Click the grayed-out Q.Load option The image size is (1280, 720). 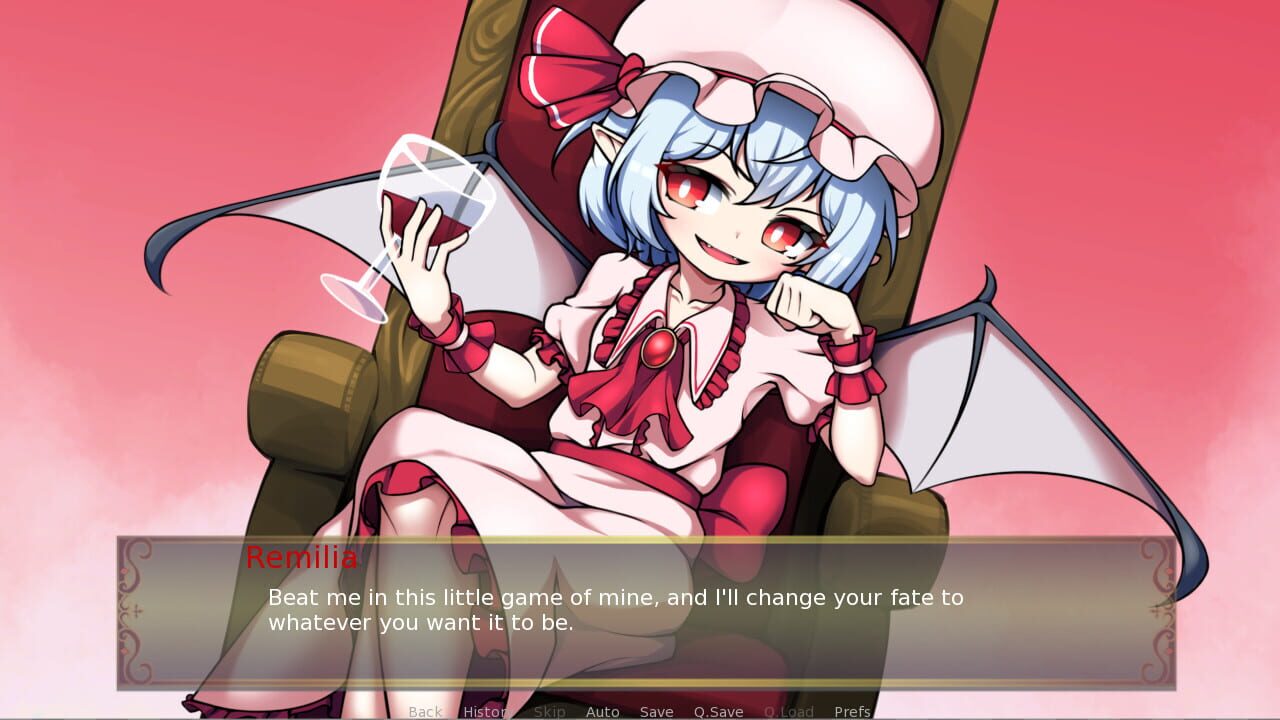coord(790,711)
